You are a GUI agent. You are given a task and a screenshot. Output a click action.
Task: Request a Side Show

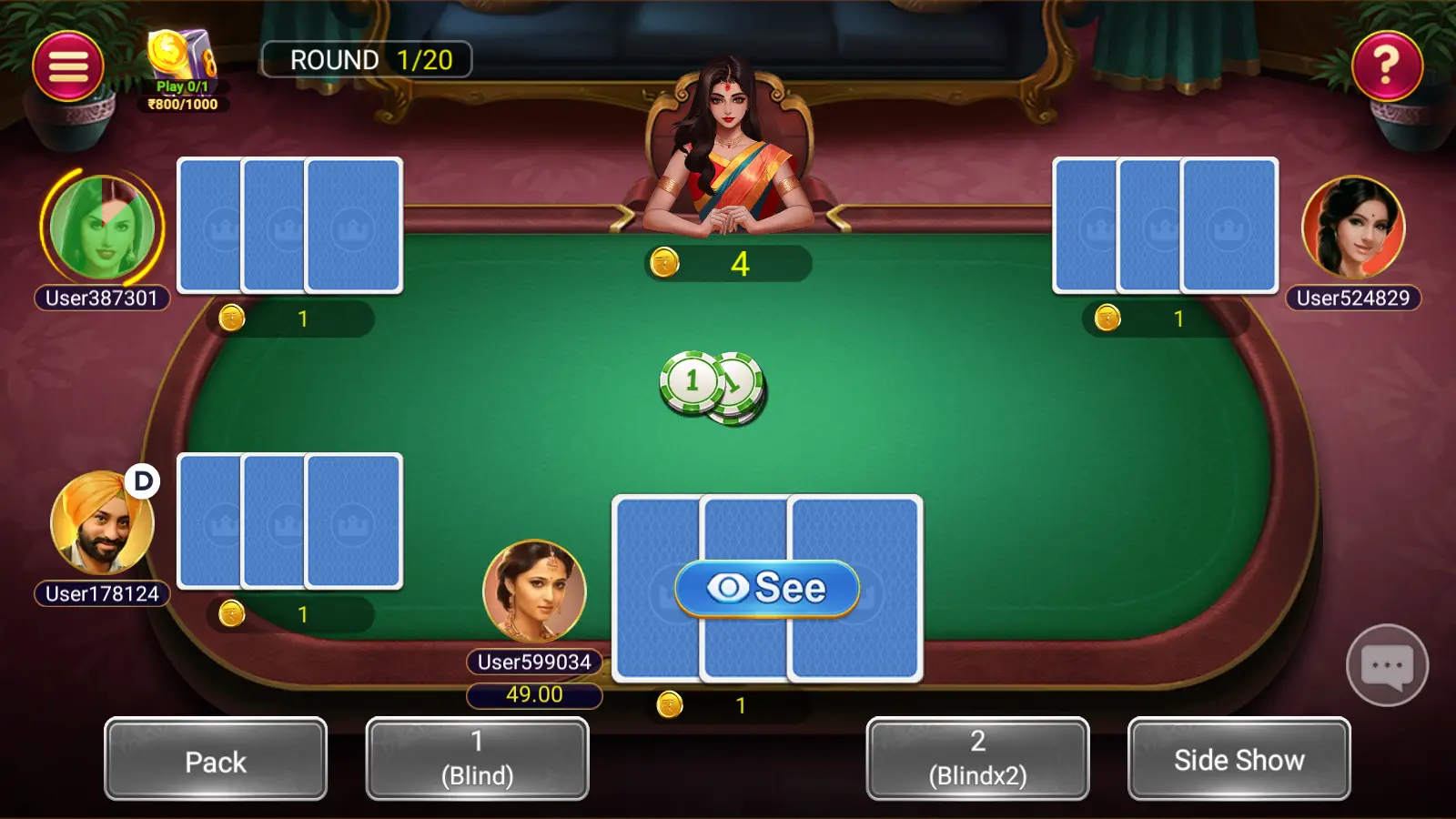point(1239,760)
